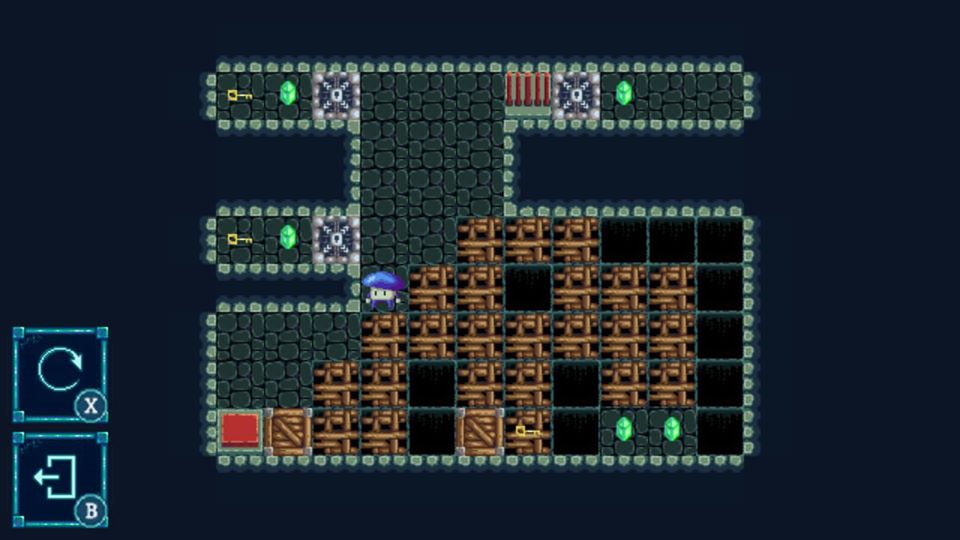The width and height of the screenshot is (960, 540).
Task: Restart the level with the circular arrow button
Action: [58, 372]
